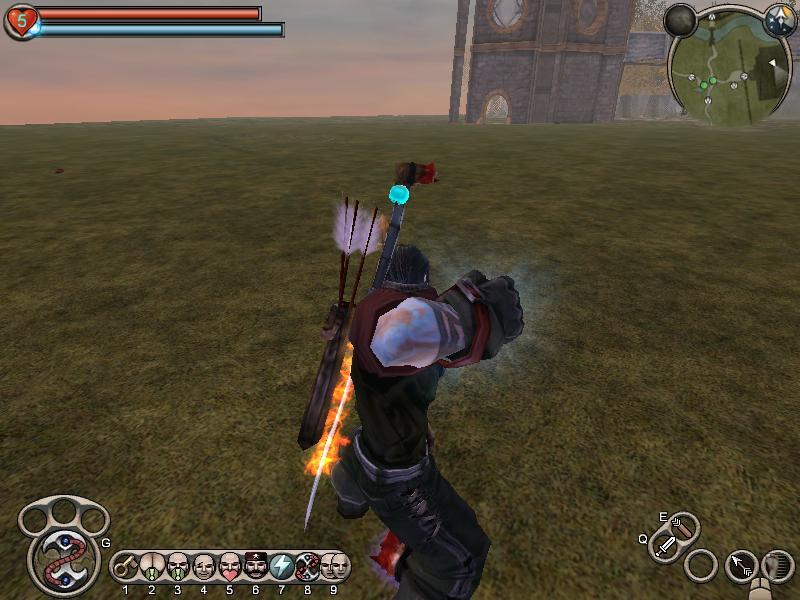Choose the pirate hat bearded face
The width and height of the screenshot is (800, 600).
[255, 567]
